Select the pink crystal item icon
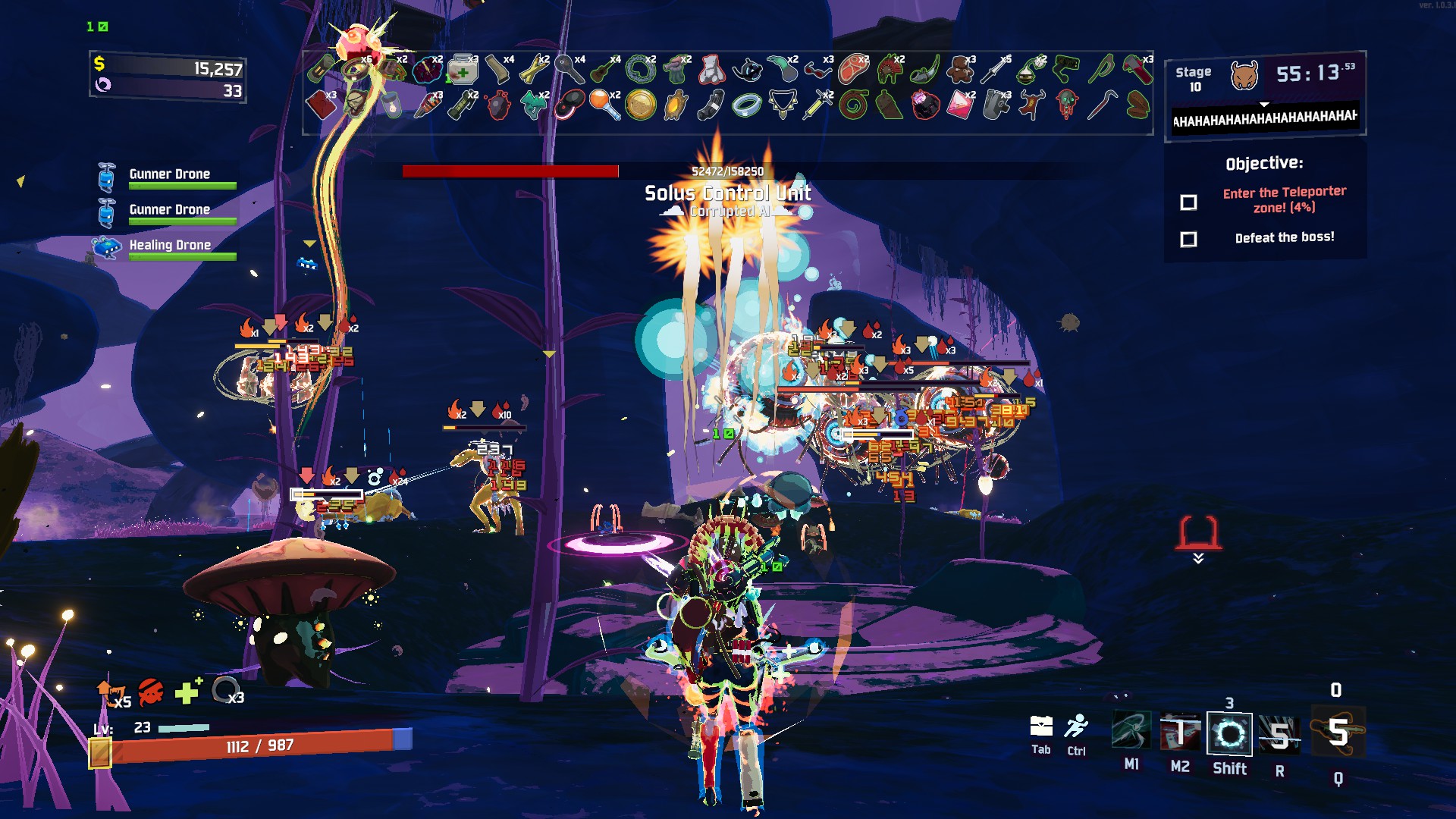1456x819 pixels. (x=959, y=105)
